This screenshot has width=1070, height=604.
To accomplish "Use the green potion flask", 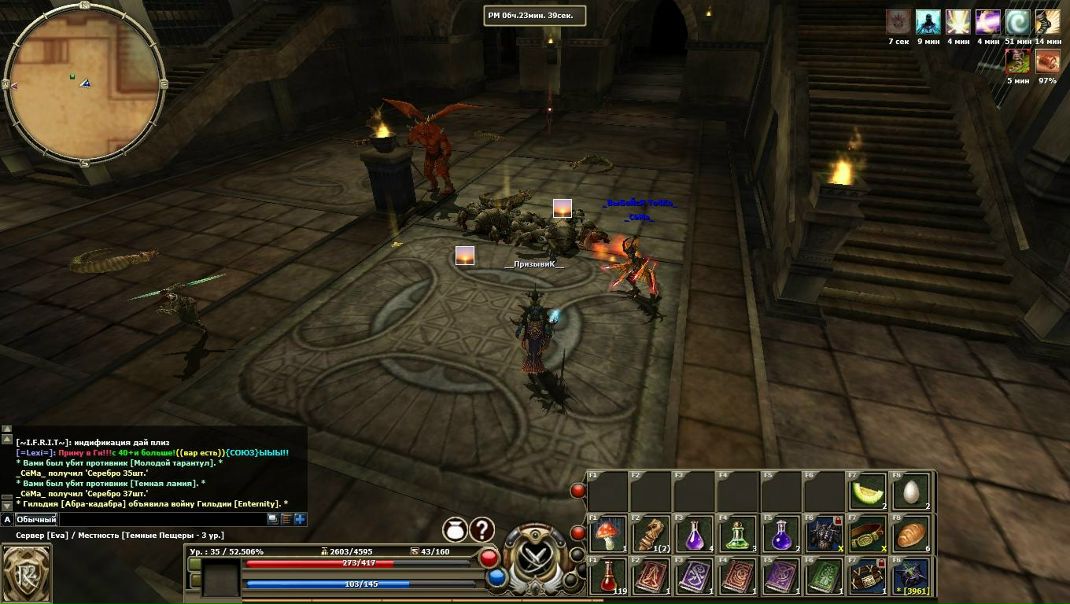I will click(737, 533).
